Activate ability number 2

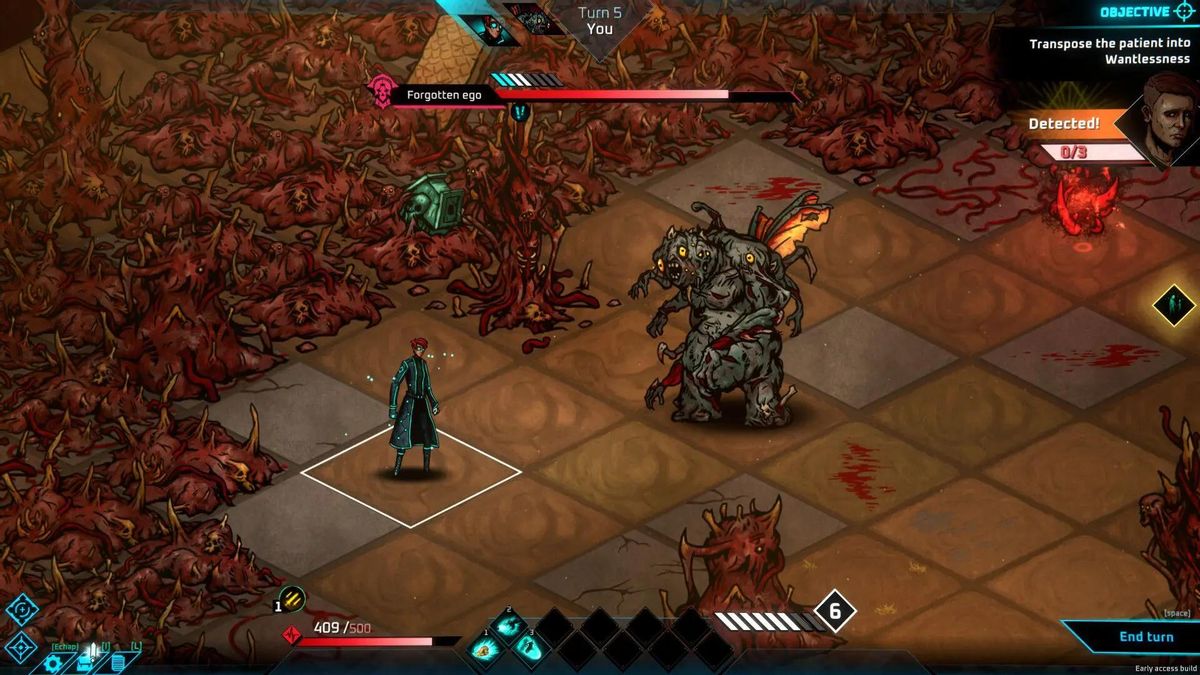(x=507, y=625)
